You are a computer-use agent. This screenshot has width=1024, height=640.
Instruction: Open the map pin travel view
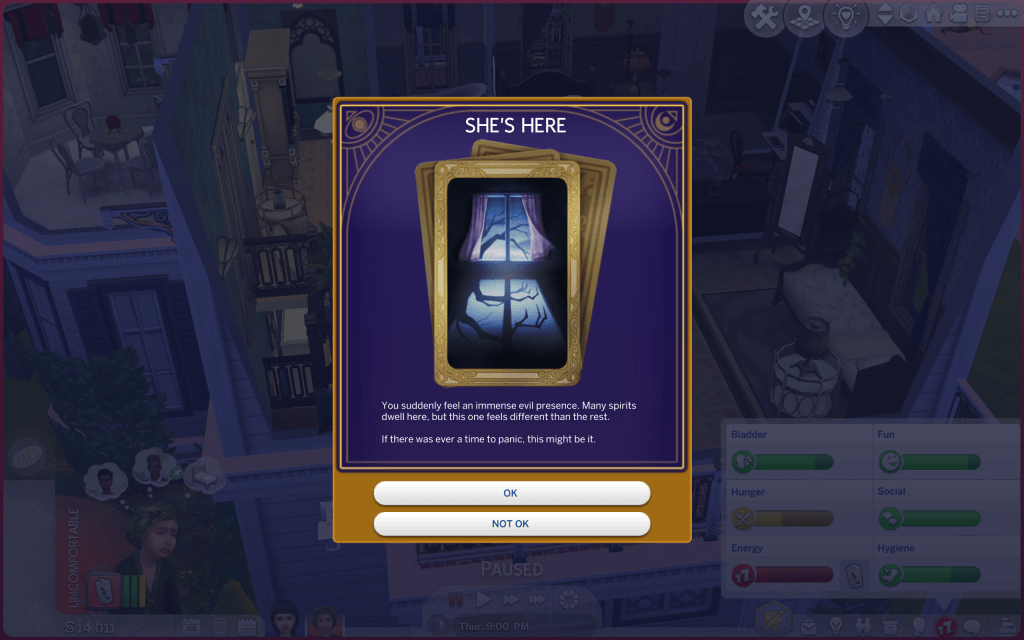pos(805,18)
